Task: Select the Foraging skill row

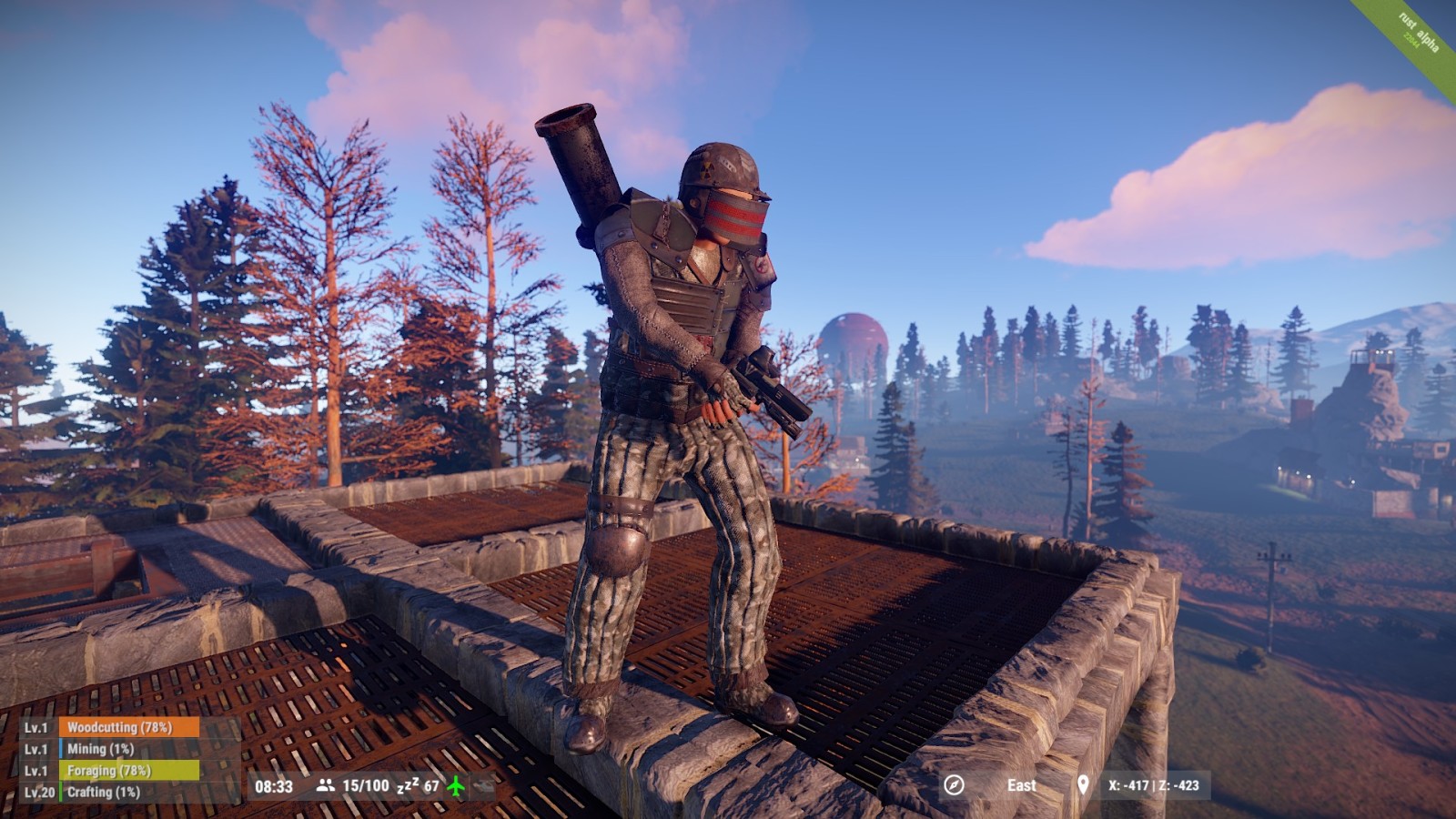Action: pos(128,771)
